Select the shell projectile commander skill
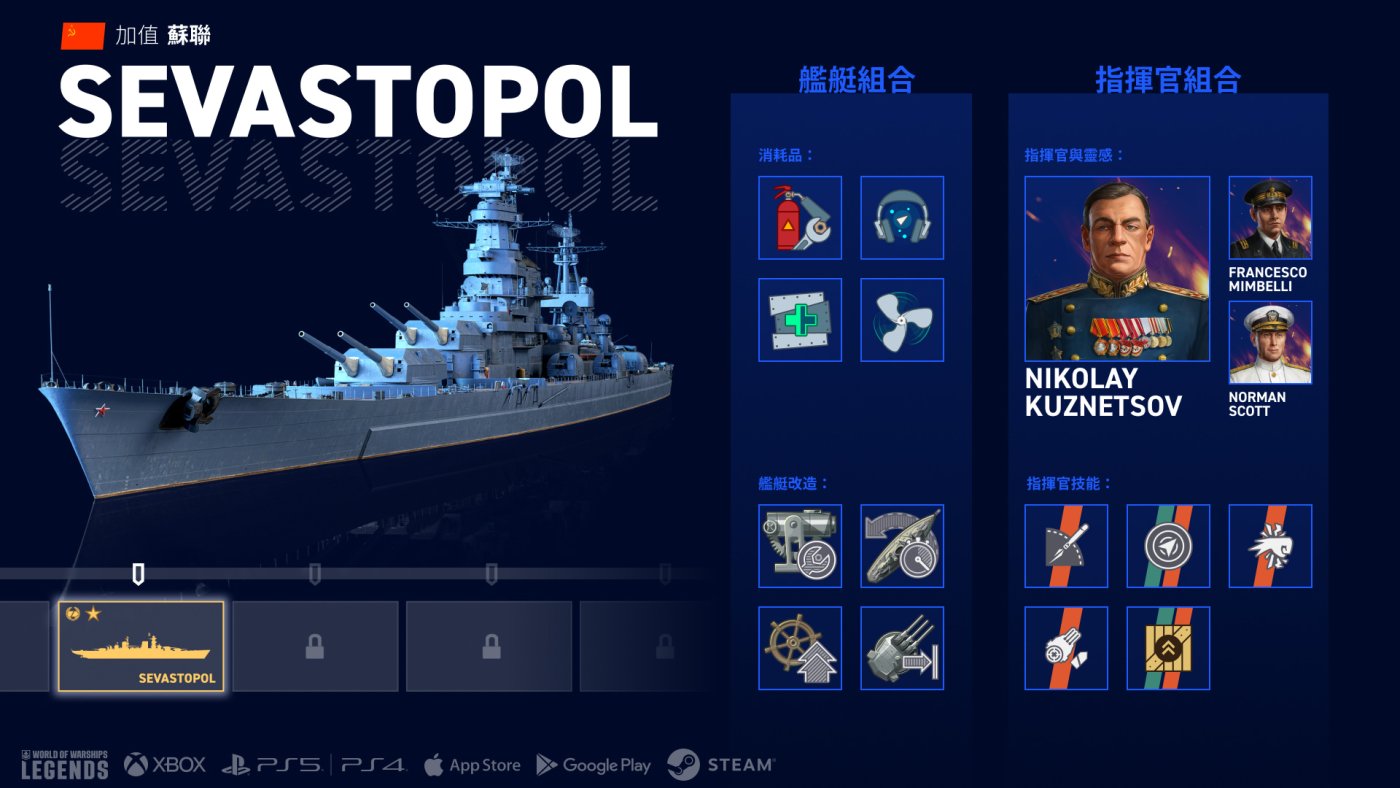The width and height of the screenshot is (1400, 788). click(x=1066, y=648)
